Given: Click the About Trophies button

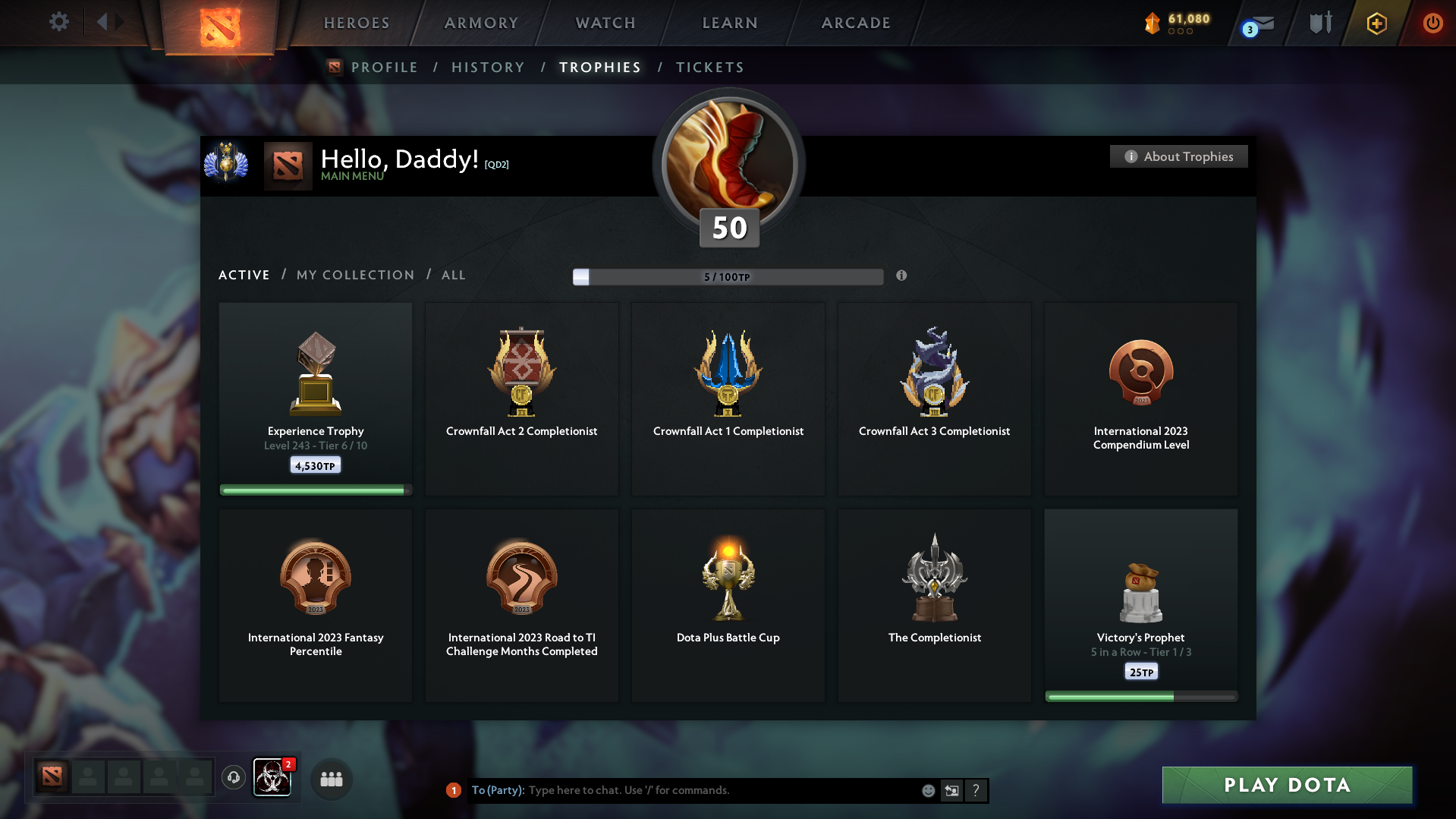Looking at the screenshot, I should pyautogui.click(x=1178, y=156).
